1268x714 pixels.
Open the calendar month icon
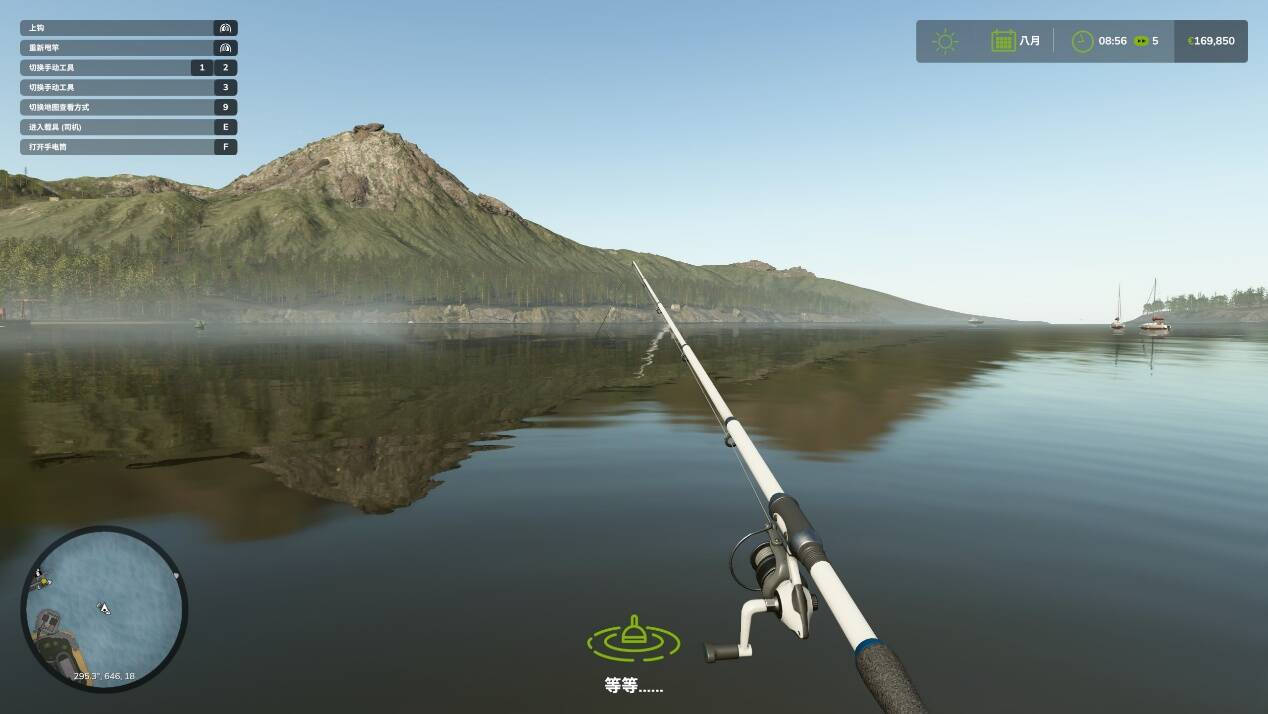1003,41
